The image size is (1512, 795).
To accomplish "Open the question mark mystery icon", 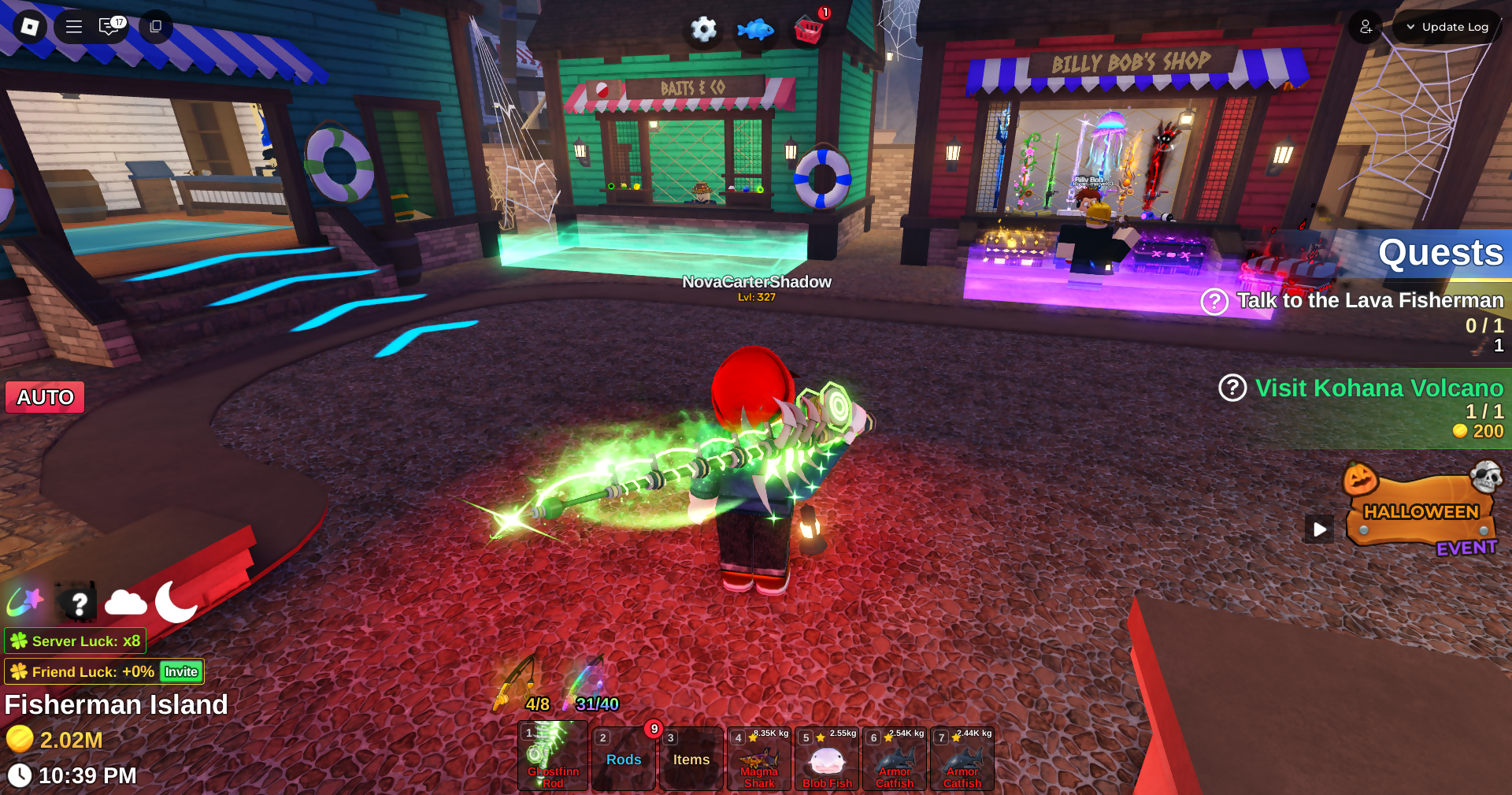I will pyautogui.click(x=78, y=604).
